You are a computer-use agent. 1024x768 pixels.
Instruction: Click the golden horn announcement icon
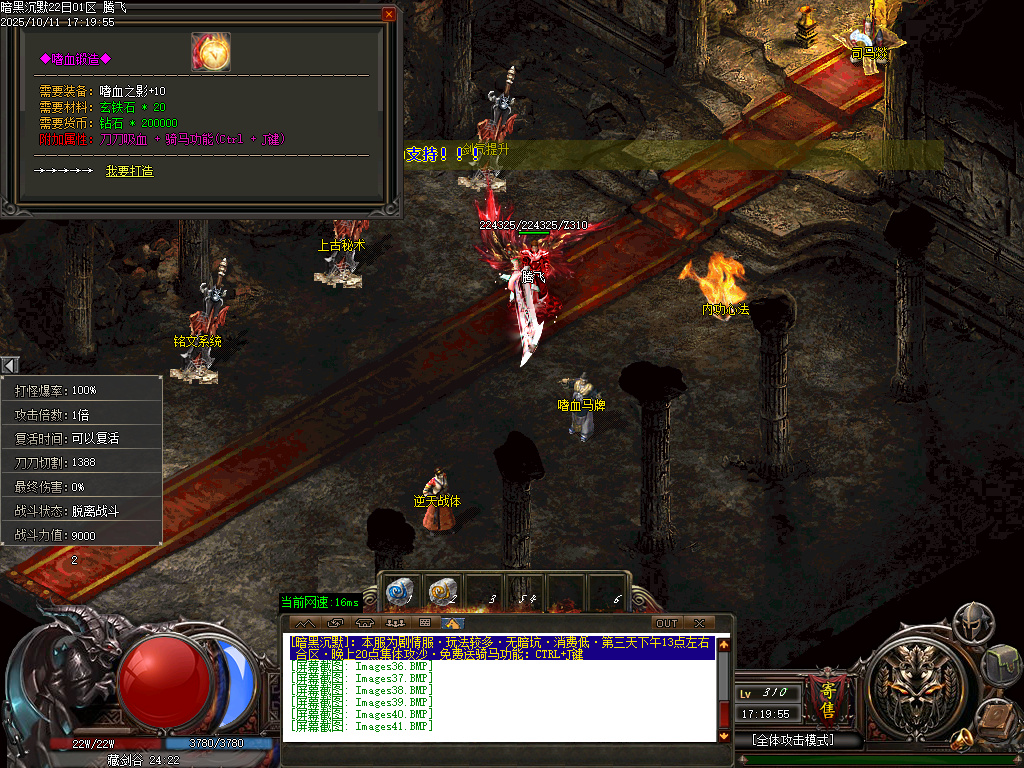coord(963,738)
